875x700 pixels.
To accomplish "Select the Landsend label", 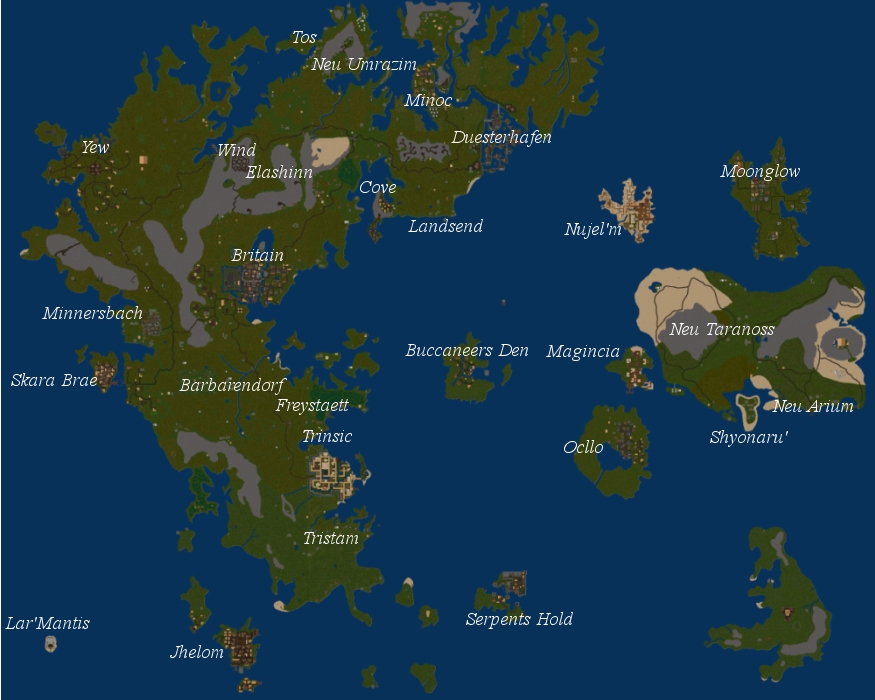I will [x=445, y=227].
